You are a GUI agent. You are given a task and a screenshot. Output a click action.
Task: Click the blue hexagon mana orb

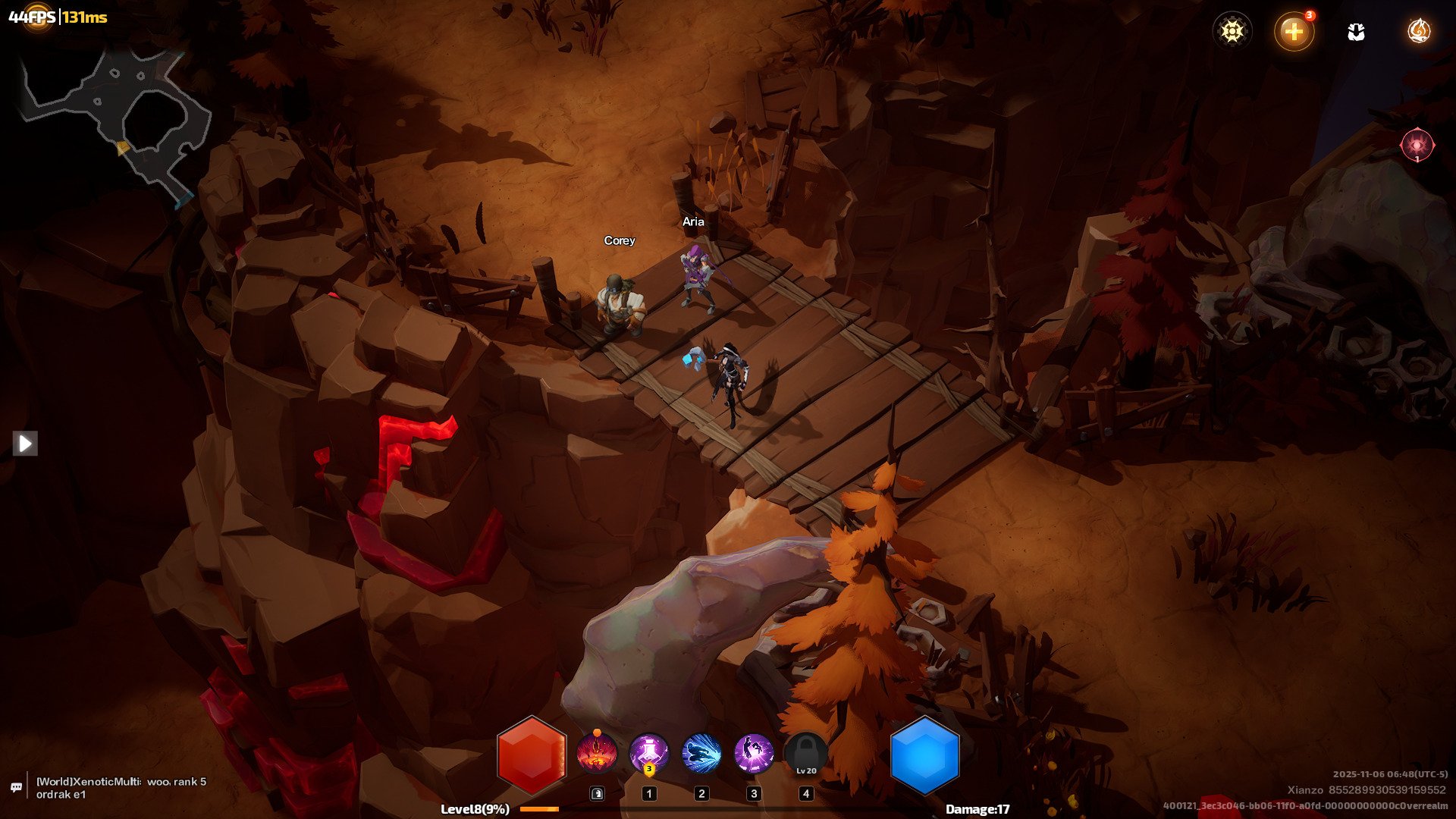tap(924, 755)
